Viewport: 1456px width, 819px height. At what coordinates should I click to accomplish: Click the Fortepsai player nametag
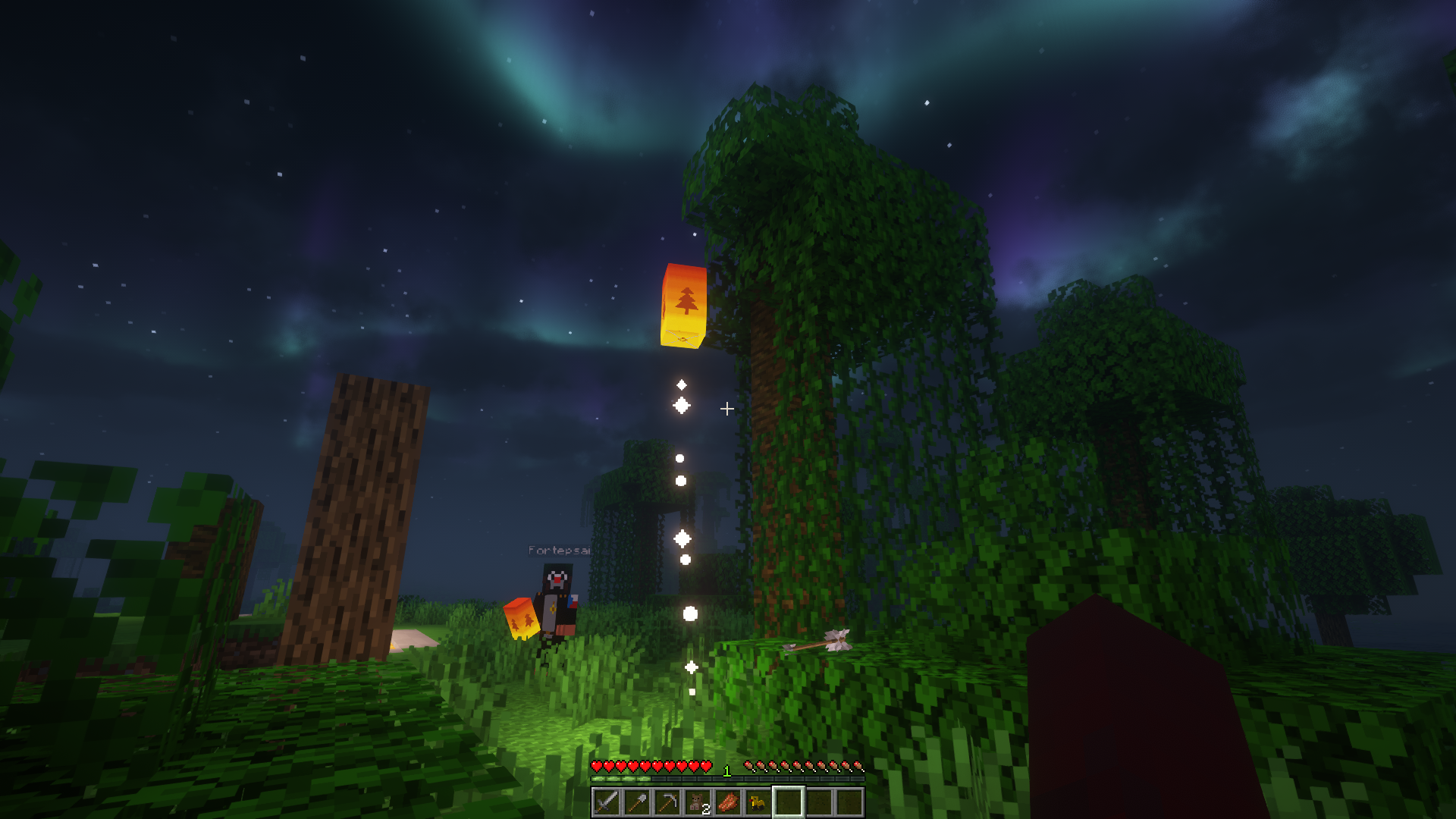(561, 550)
